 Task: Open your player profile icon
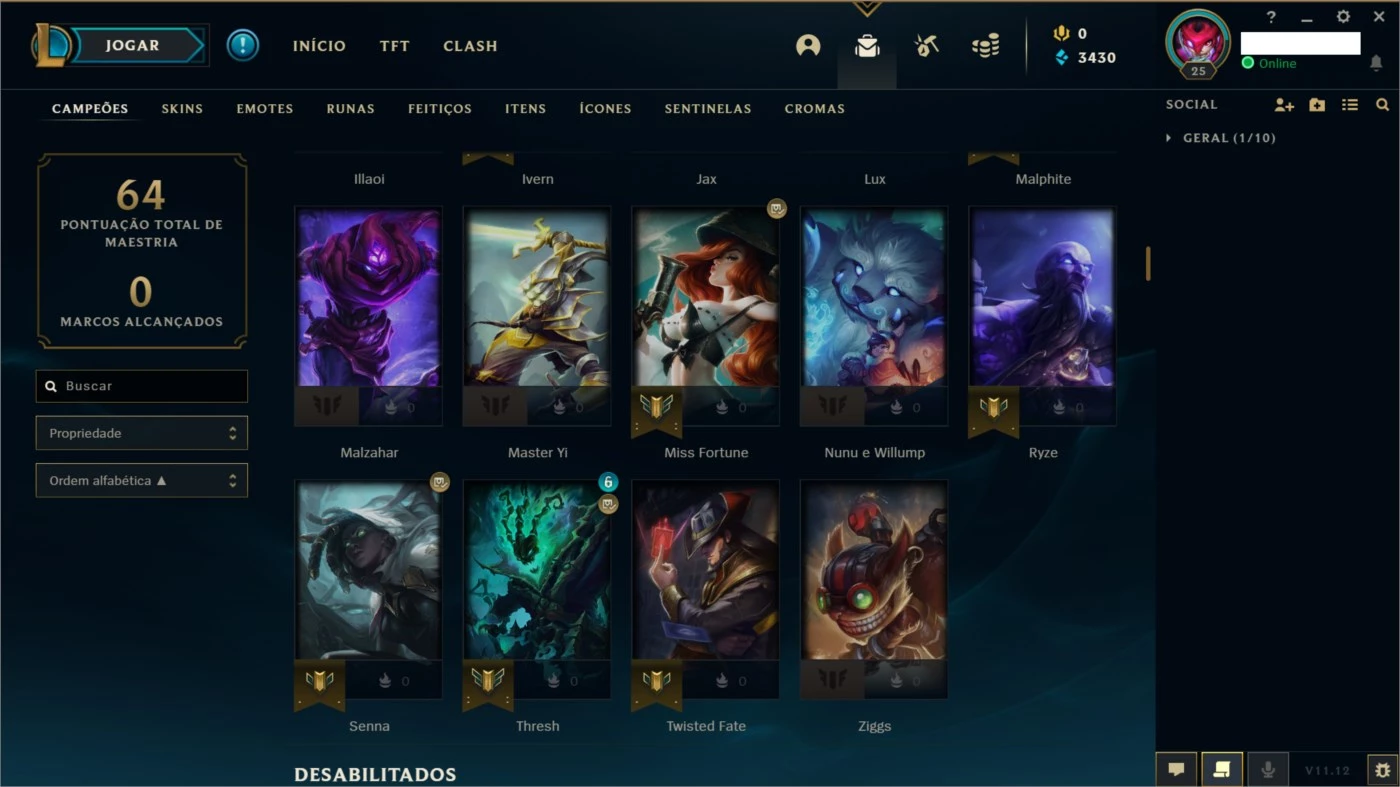[808, 45]
